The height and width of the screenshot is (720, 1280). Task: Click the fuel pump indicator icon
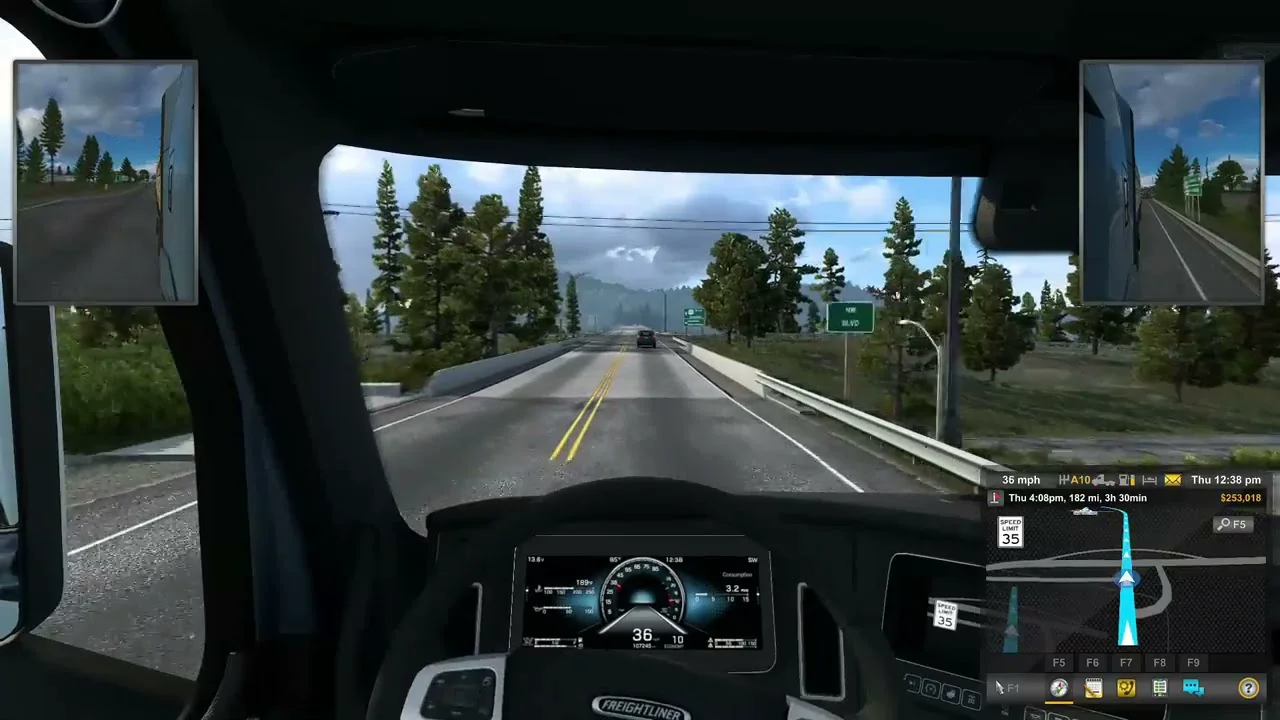[1125, 480]
